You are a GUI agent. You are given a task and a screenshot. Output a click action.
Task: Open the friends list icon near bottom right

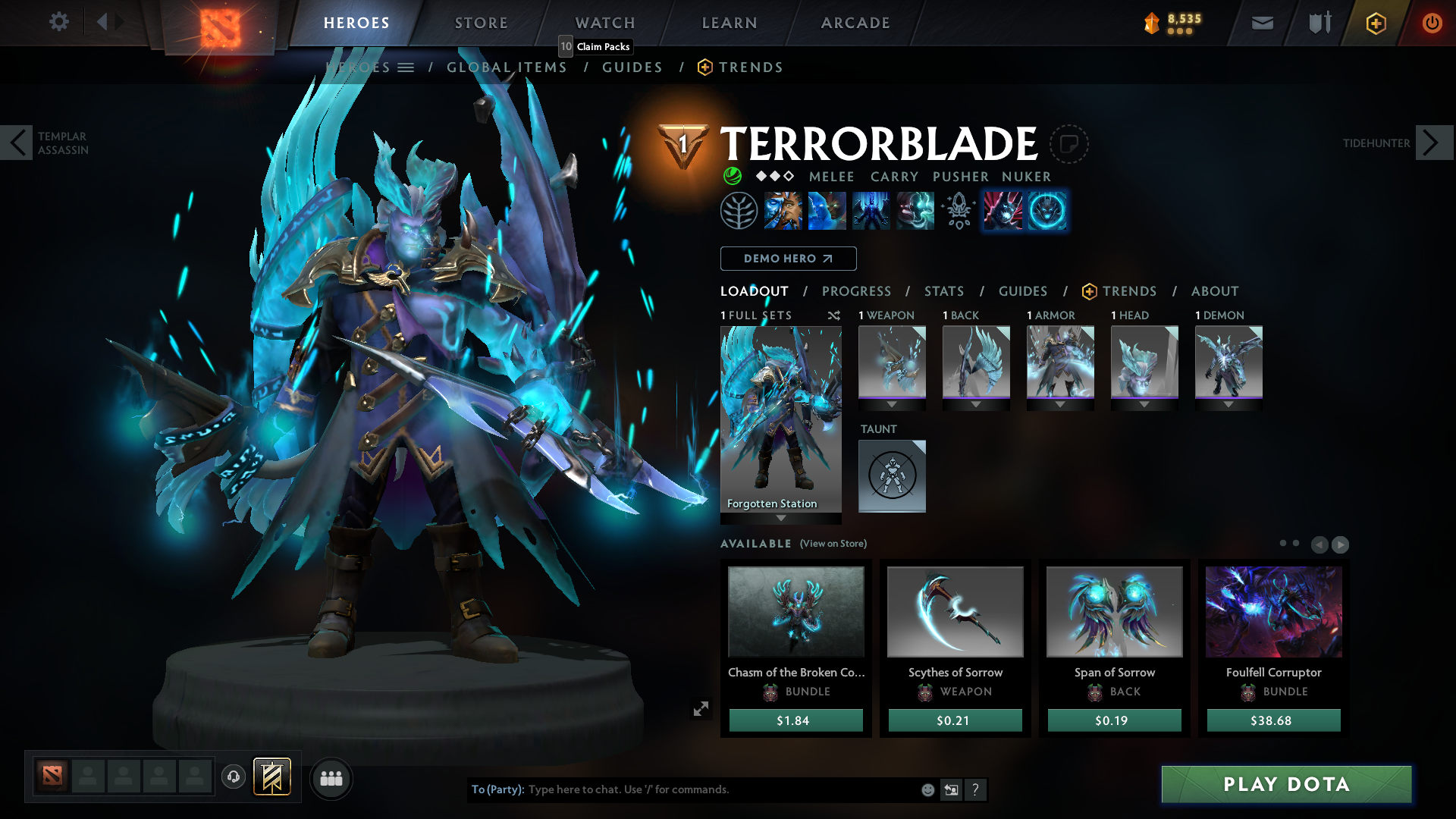click(331, 777)
